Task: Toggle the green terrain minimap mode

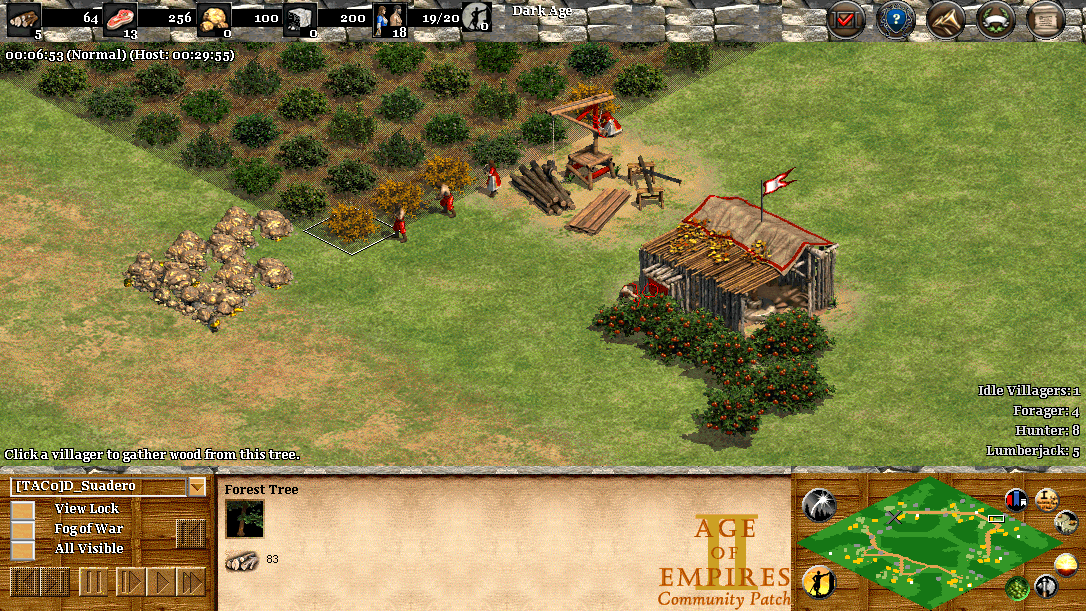Action: click(x=1017, y=587)
